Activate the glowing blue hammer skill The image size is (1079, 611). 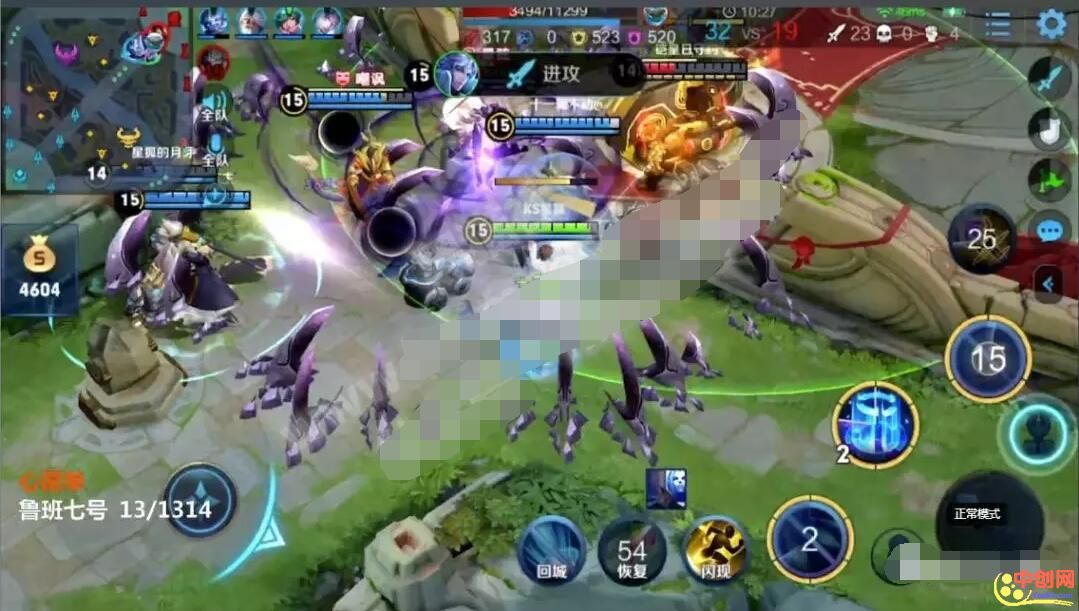coord(875,421)
